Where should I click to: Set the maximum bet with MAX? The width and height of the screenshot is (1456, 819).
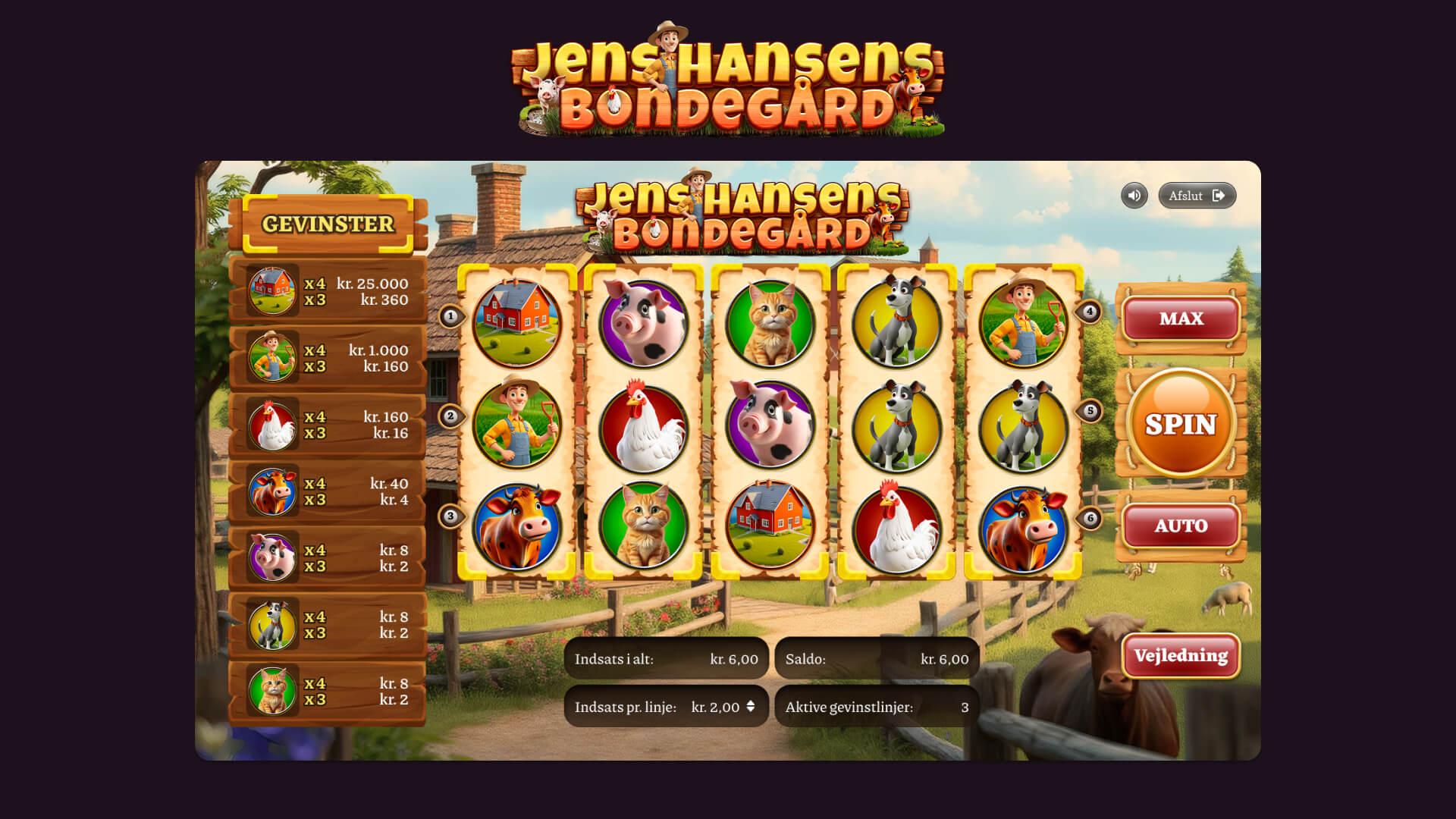click(1181, 318)
